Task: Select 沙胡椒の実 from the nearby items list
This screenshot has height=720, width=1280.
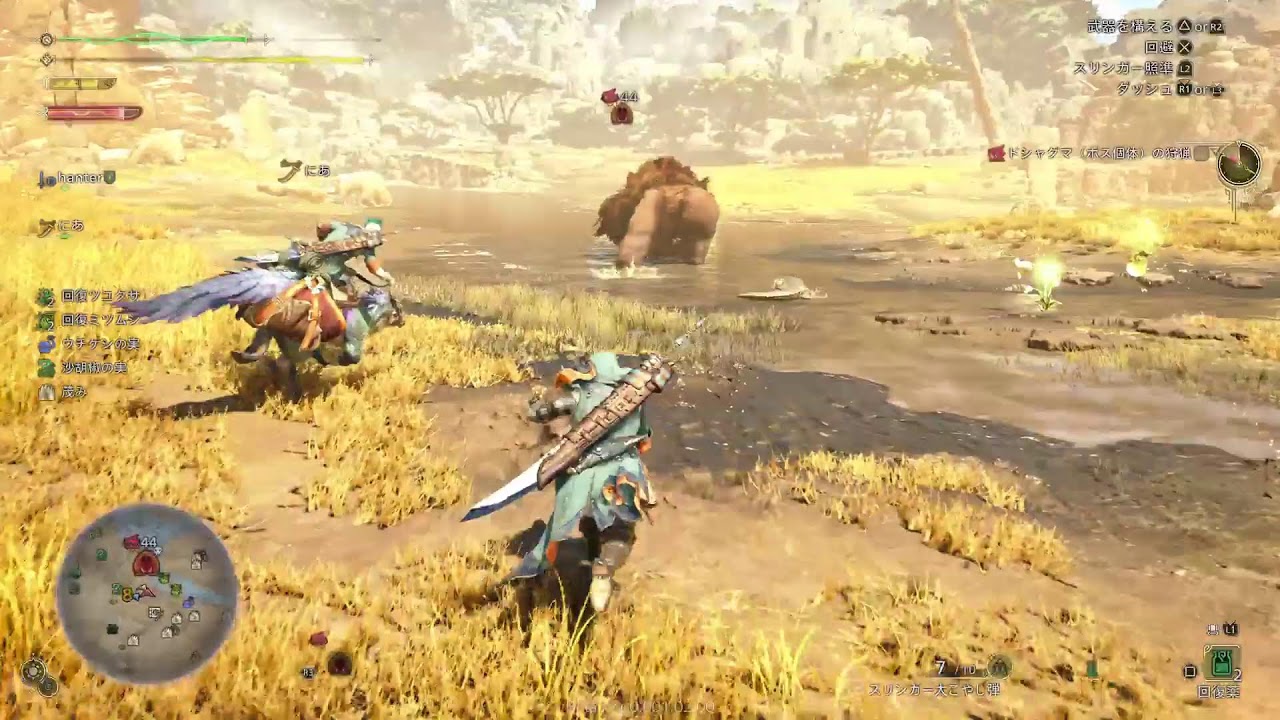Action: click(88, 368)
